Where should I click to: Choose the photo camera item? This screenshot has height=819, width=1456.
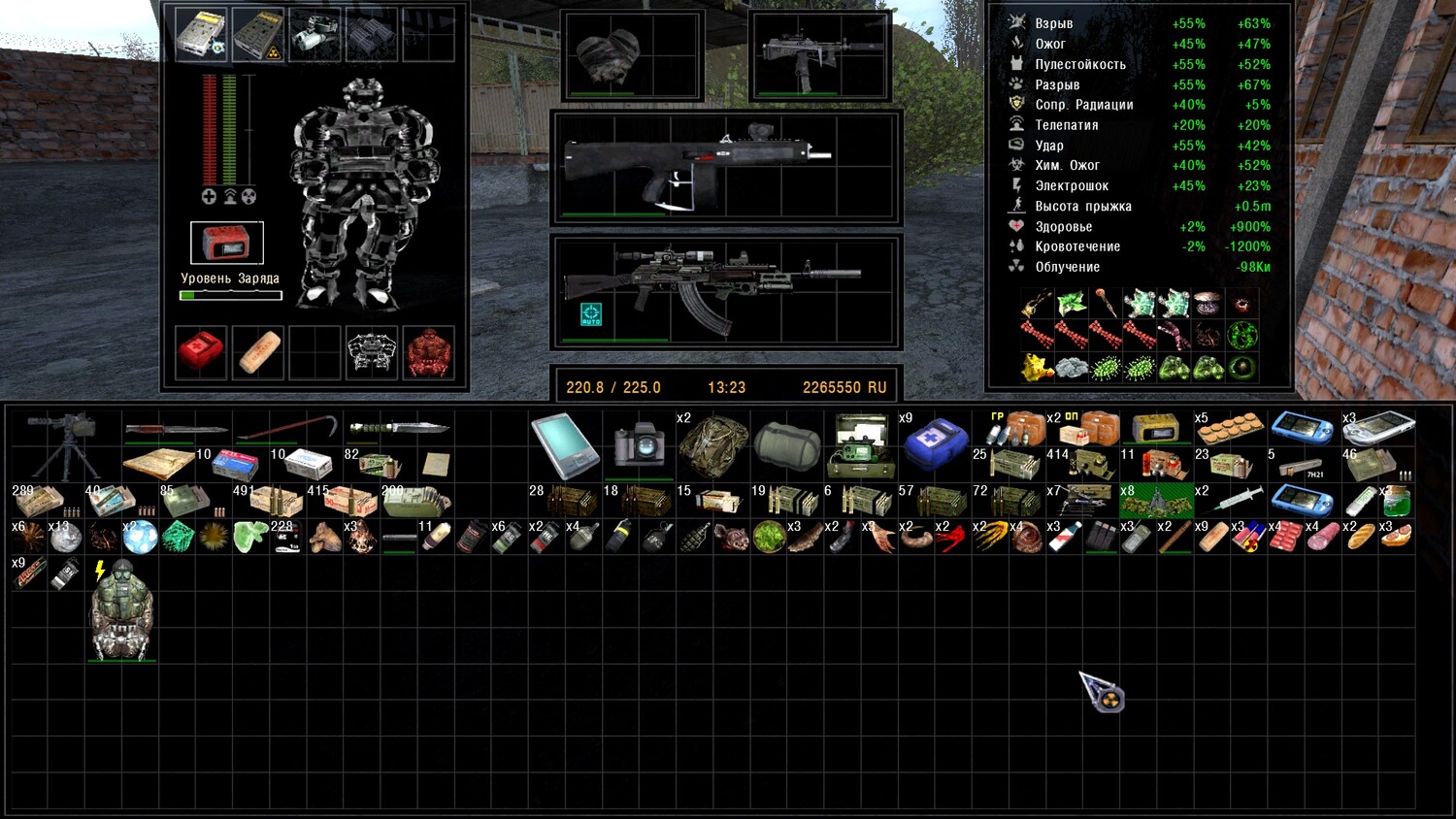[x=639, y=445]
